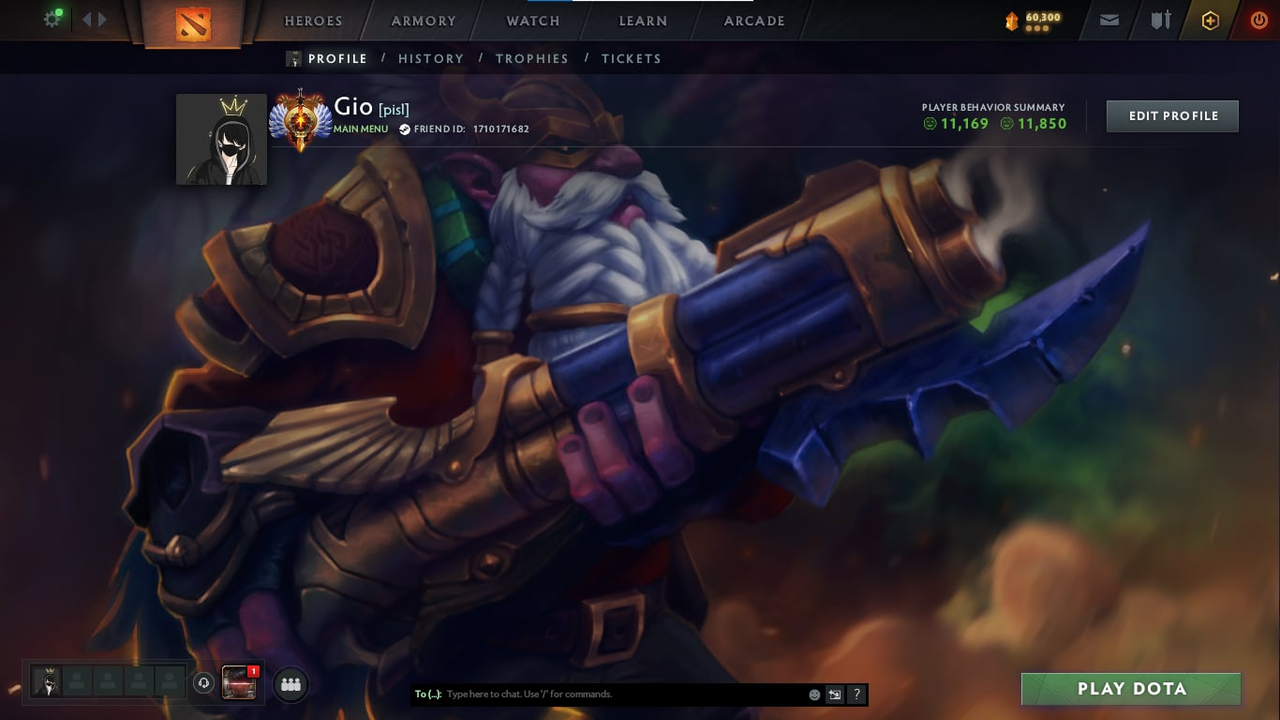
Task: Click the emoji icon in chat bar
Action: coord(814,694)
